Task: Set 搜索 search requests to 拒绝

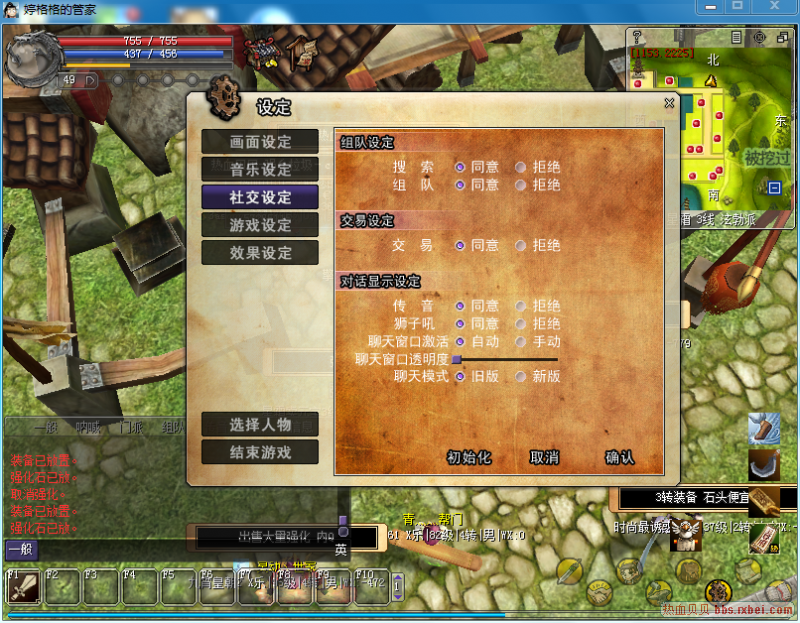Action: (521, 167)
